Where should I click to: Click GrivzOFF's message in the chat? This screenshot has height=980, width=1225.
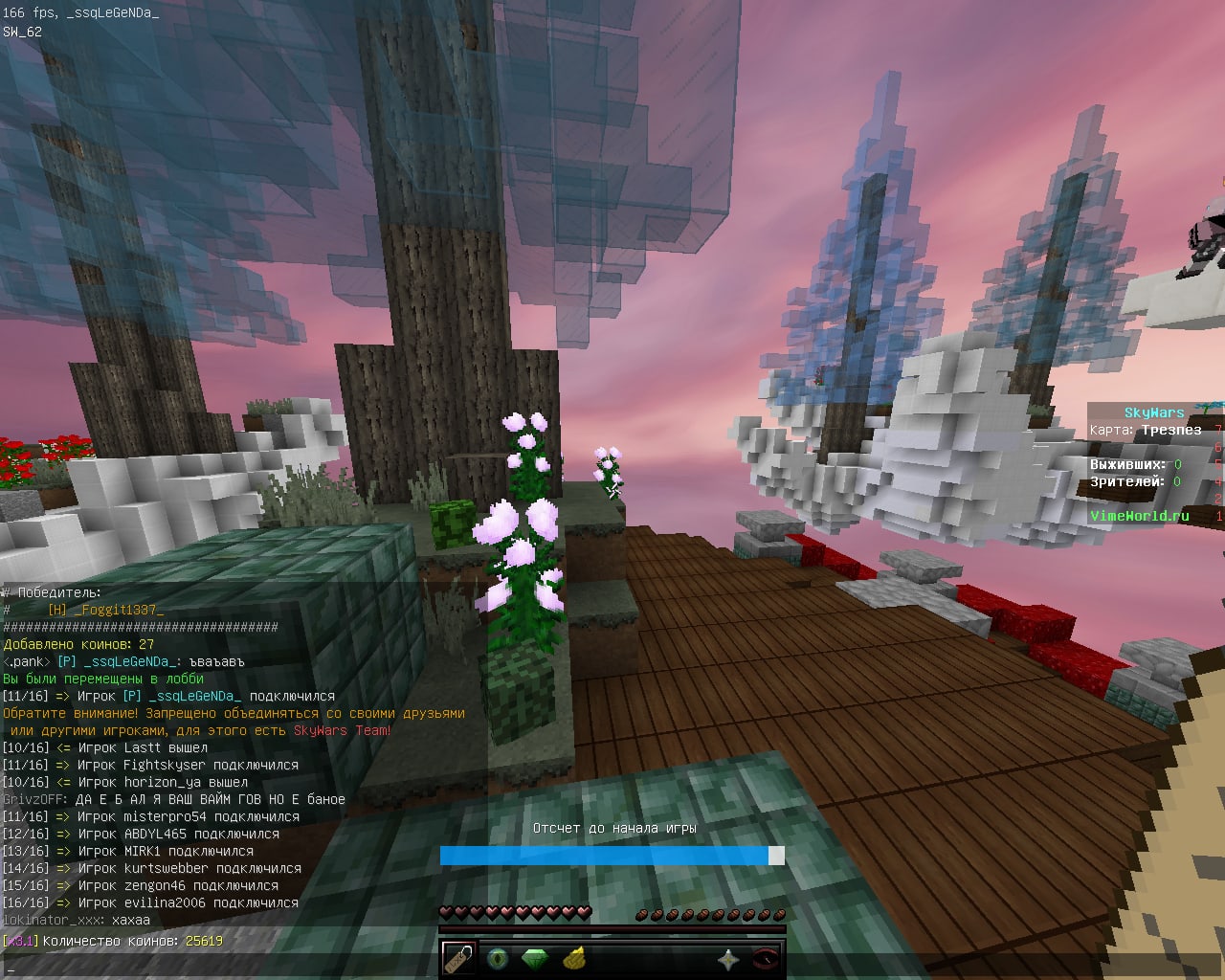[x=172, y=799]
